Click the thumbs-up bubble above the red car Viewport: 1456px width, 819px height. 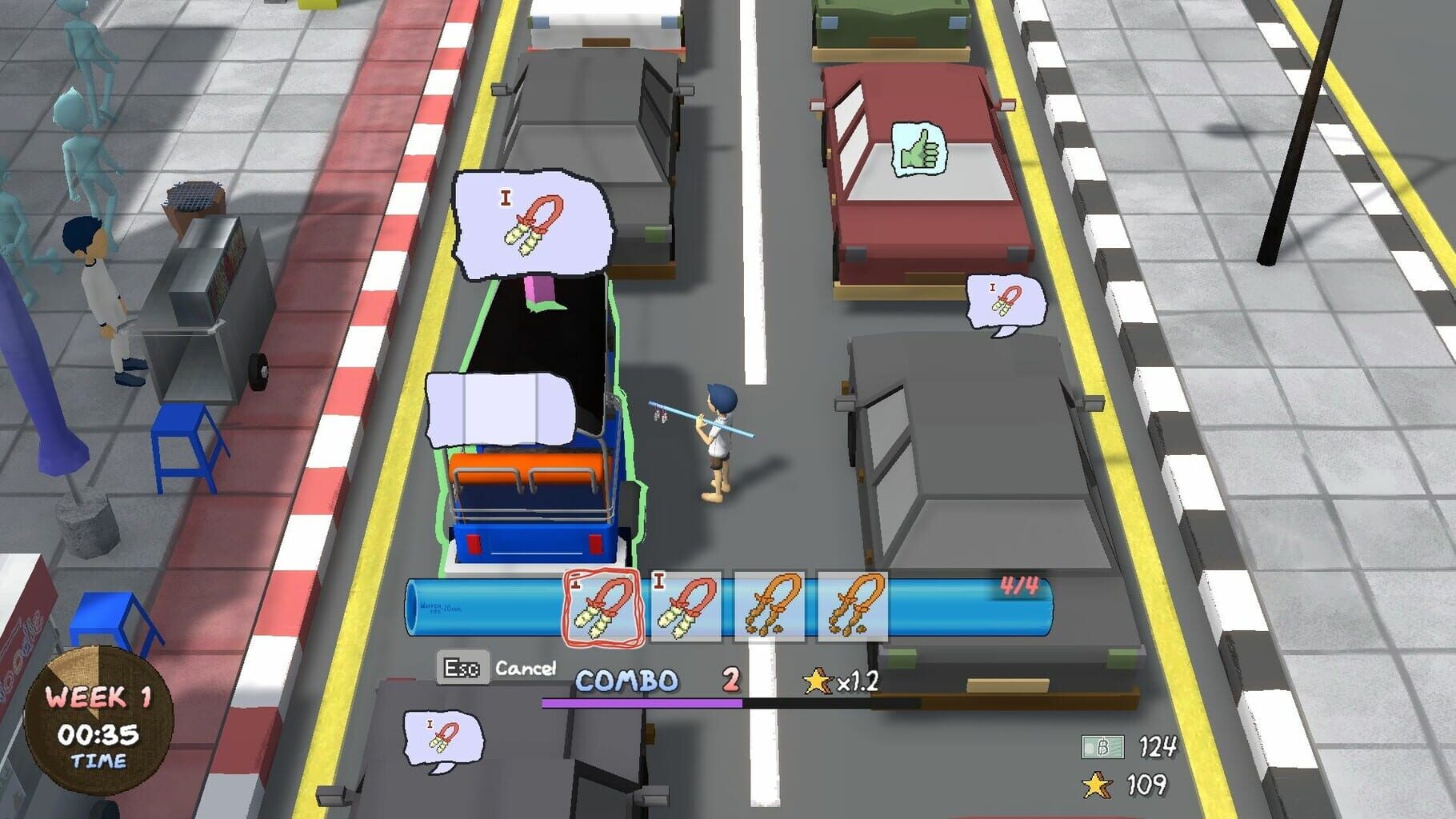[x=918, y=148]
